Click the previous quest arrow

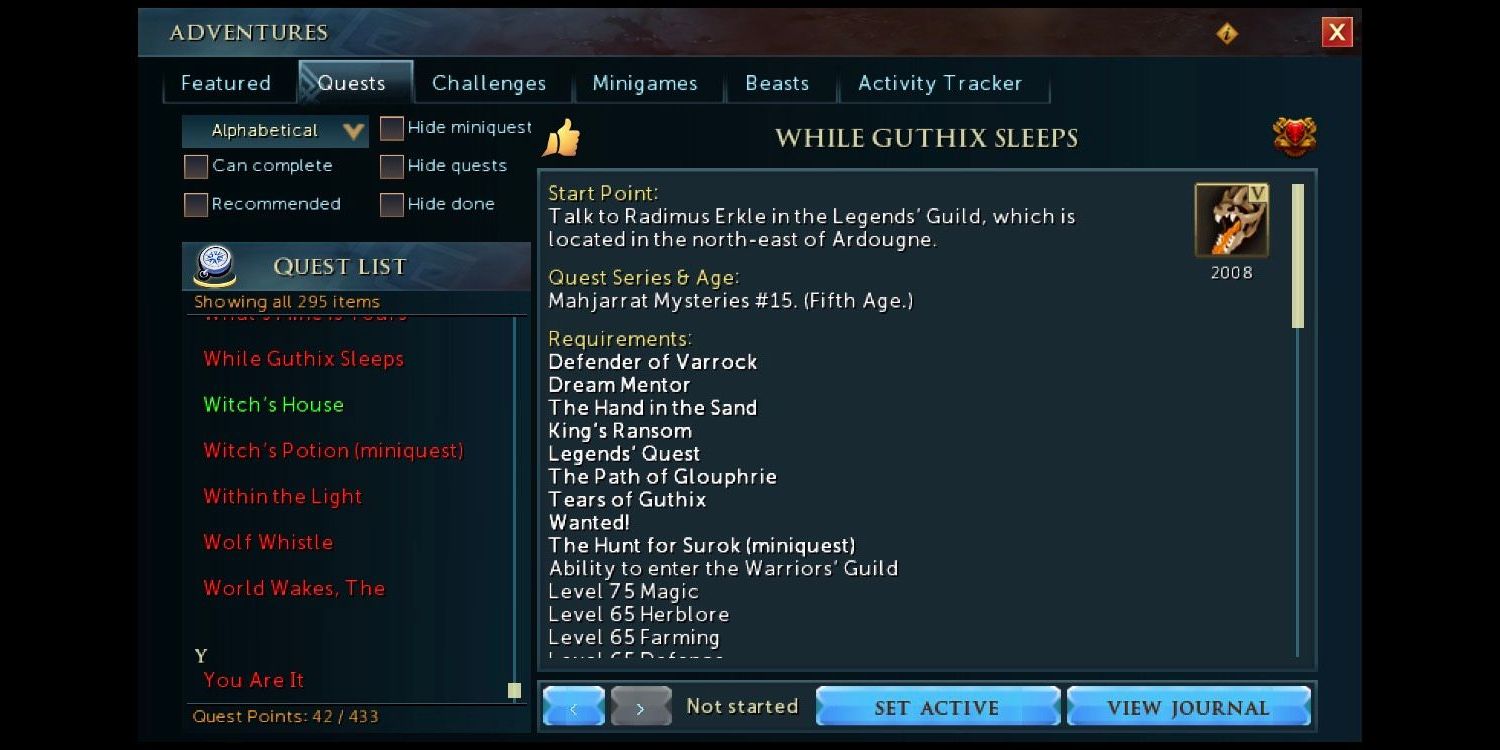tap(573, 706)
